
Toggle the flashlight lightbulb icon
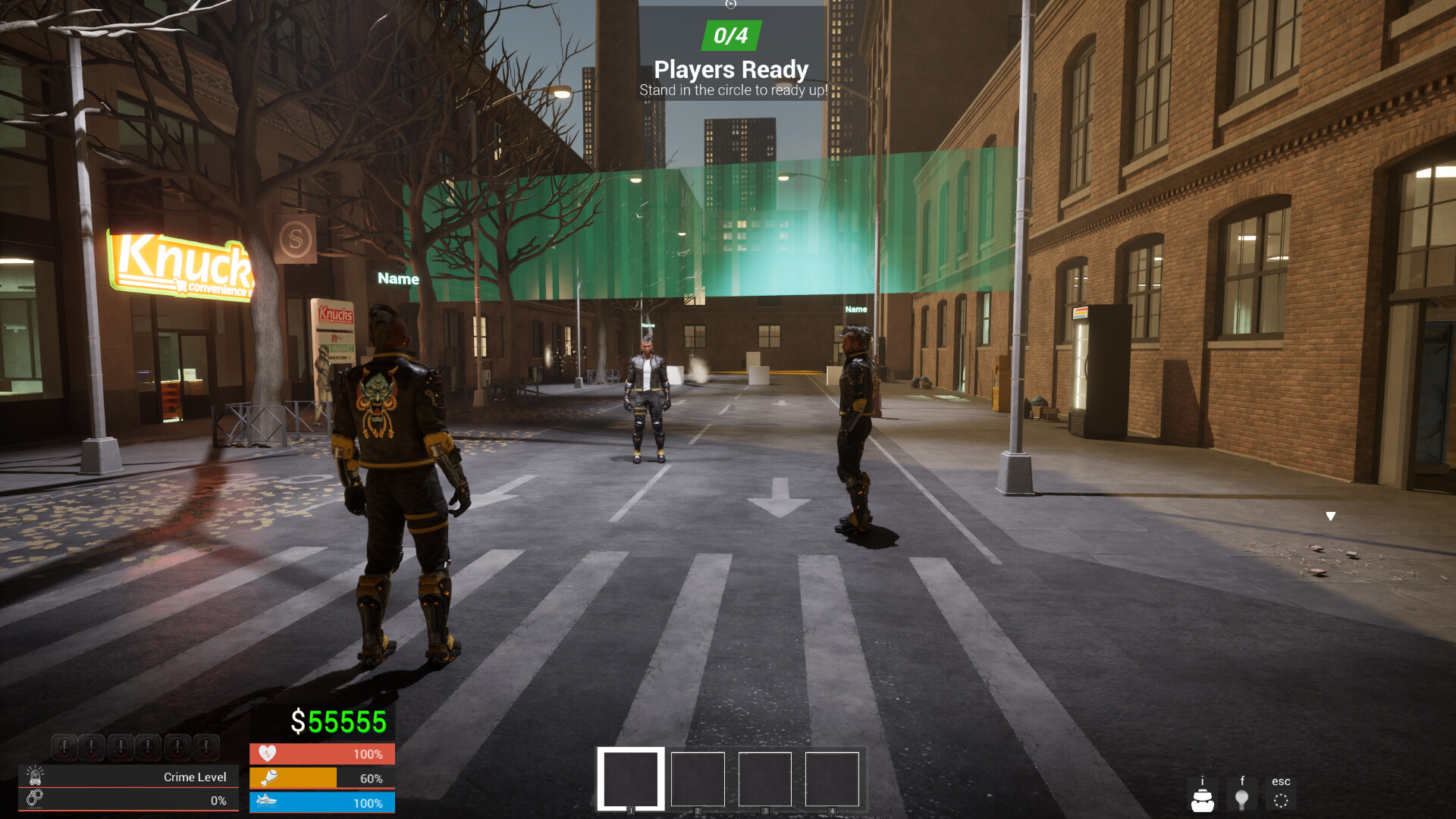(x=1243, y=797)
